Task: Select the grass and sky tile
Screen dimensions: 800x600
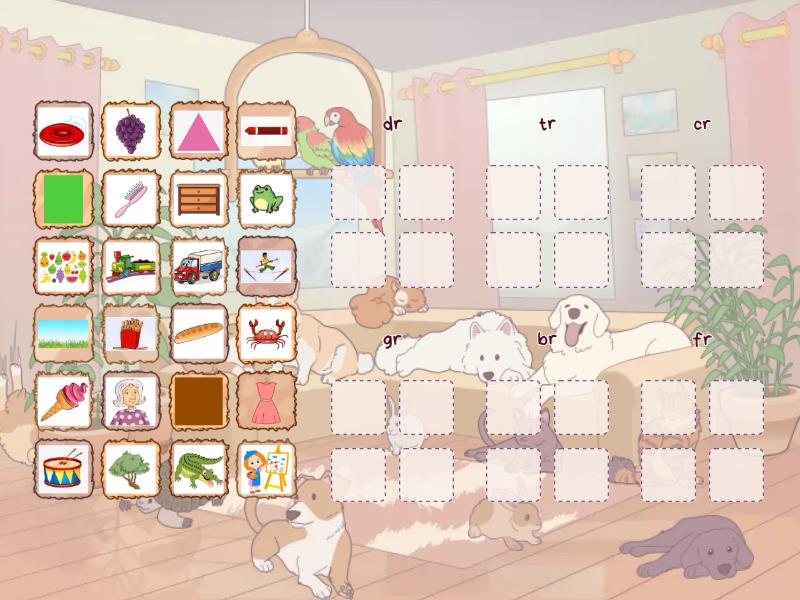Action: pos(64,333)
